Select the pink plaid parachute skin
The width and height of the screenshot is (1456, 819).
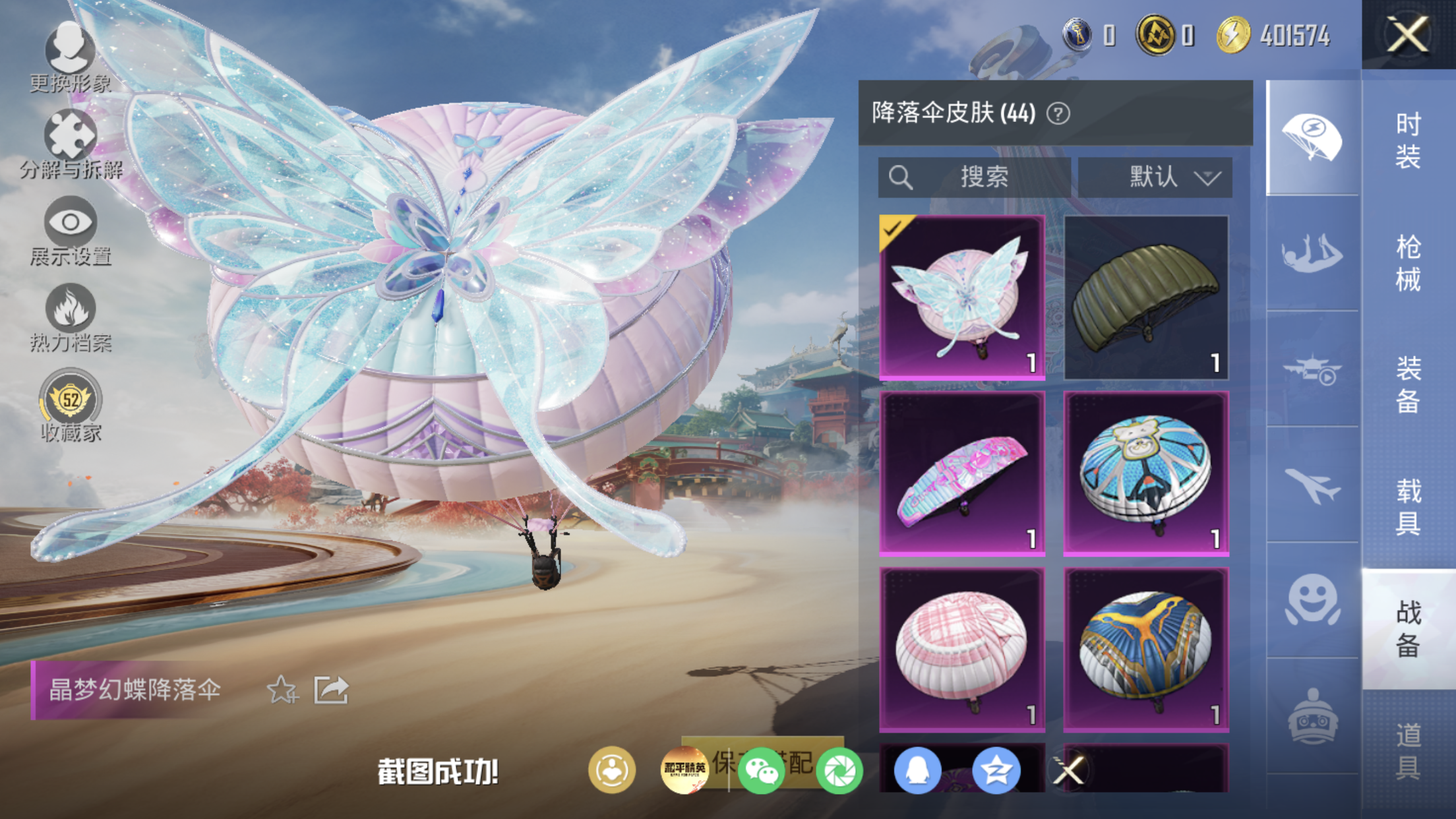(962, 650)
